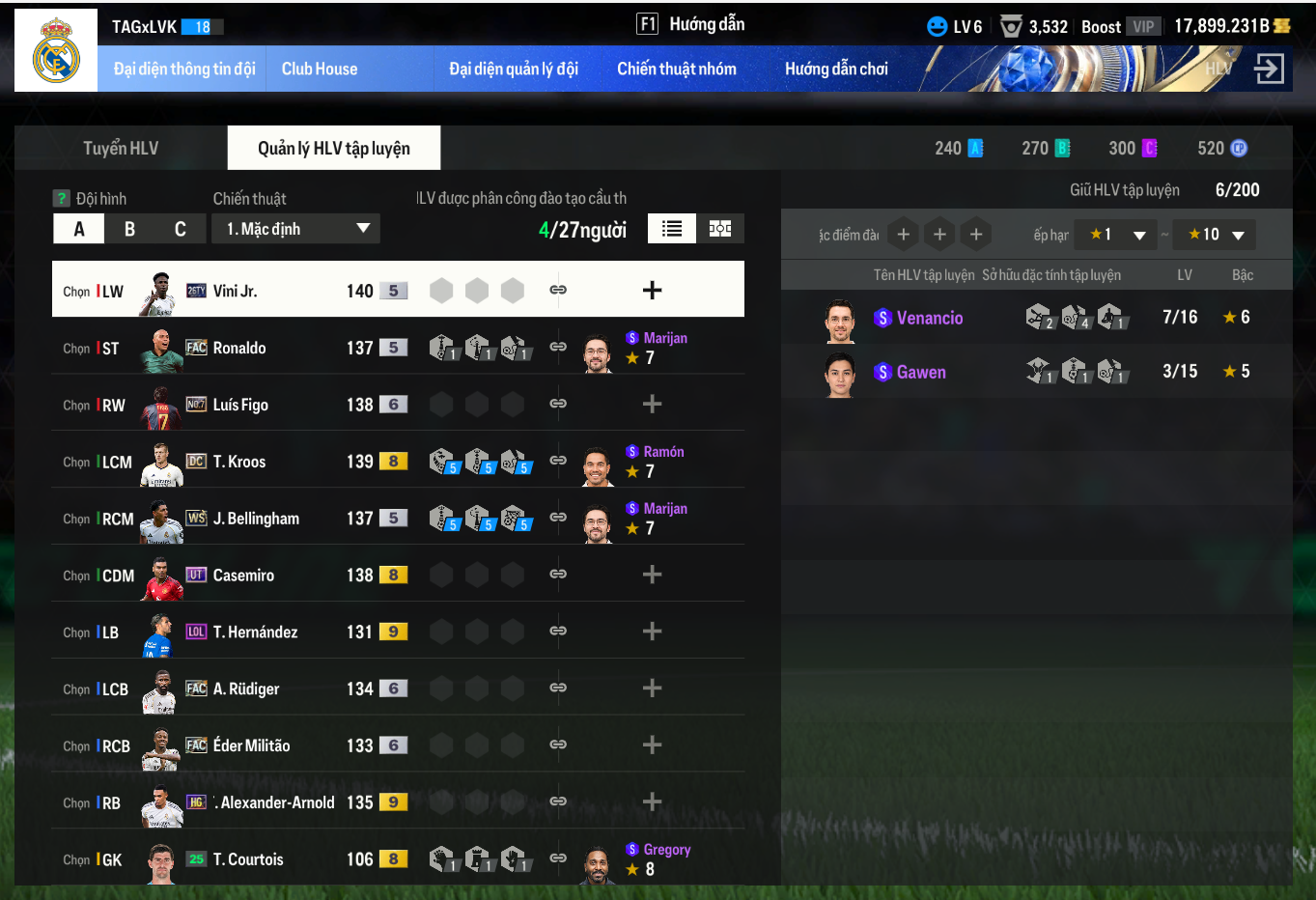Select squad C button

coord(180,229)
